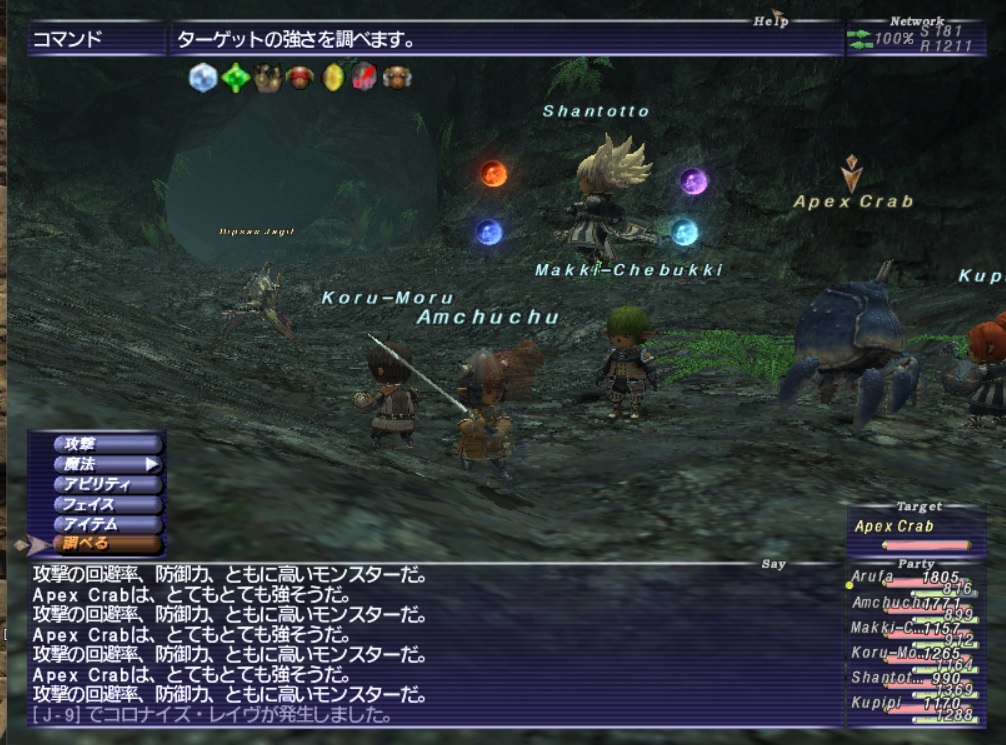1006x745 pixels.
Task: Open the フェイス (Trust) command
Action: [105, 504]
